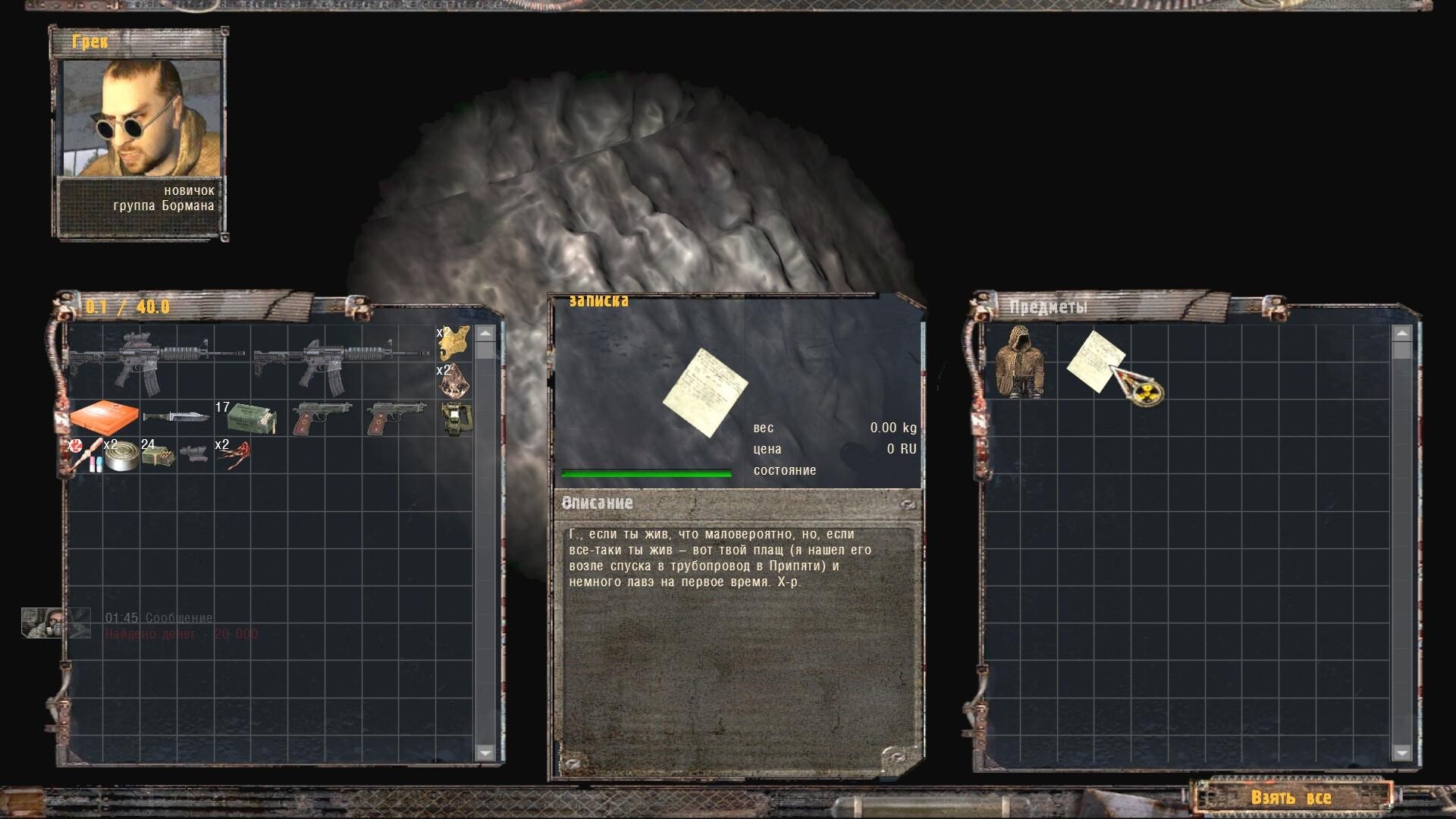This screenshot has width=1456, height=819.
Task: Pick the paper note in Предметы panel
Action: [x=1095, y=359]
